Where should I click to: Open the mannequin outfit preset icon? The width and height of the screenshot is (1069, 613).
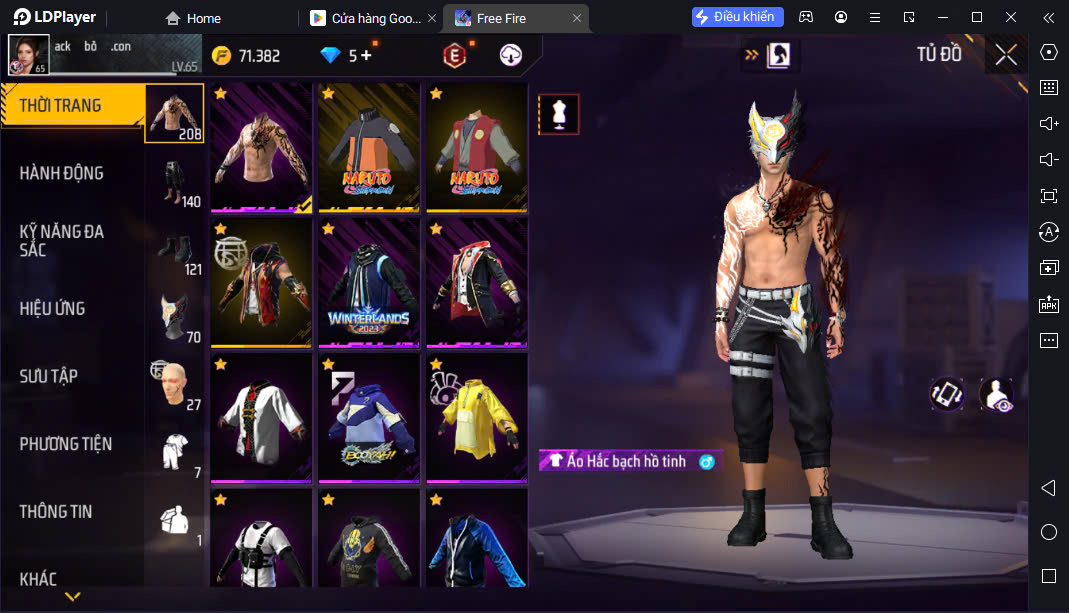[x=558, y=115]
